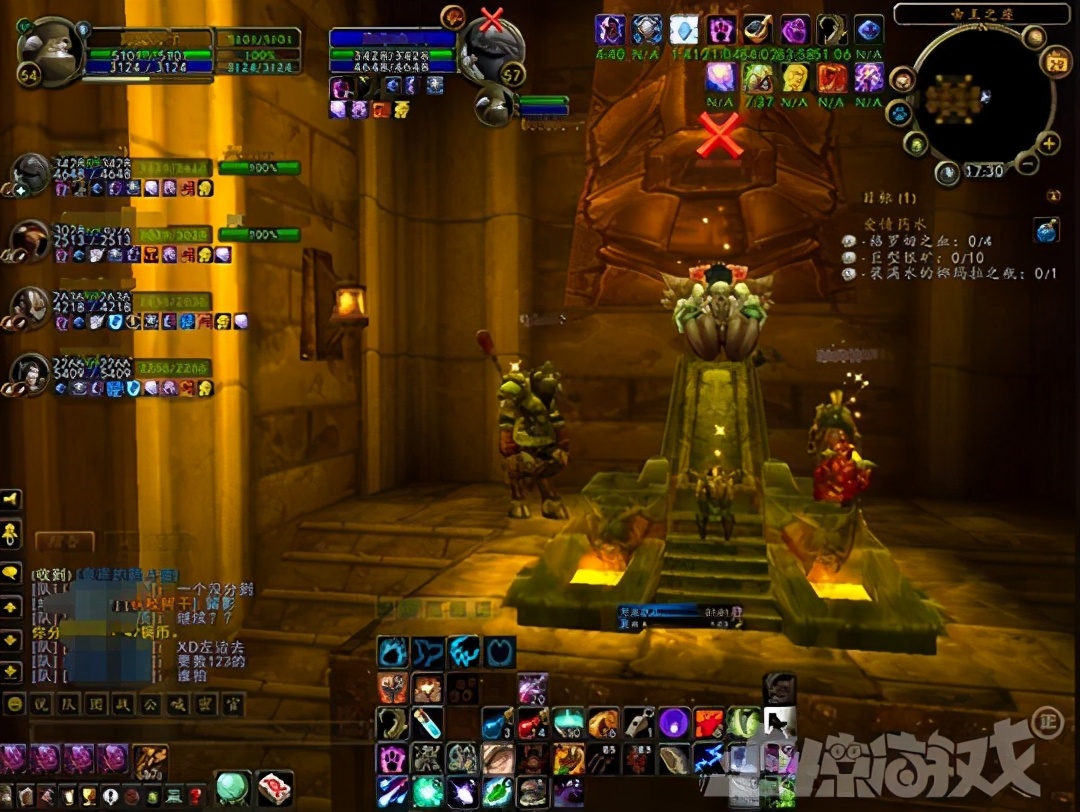Open the chat speech bubble button
This screenshot has height=812, width=1080.
tap(12, 572)
